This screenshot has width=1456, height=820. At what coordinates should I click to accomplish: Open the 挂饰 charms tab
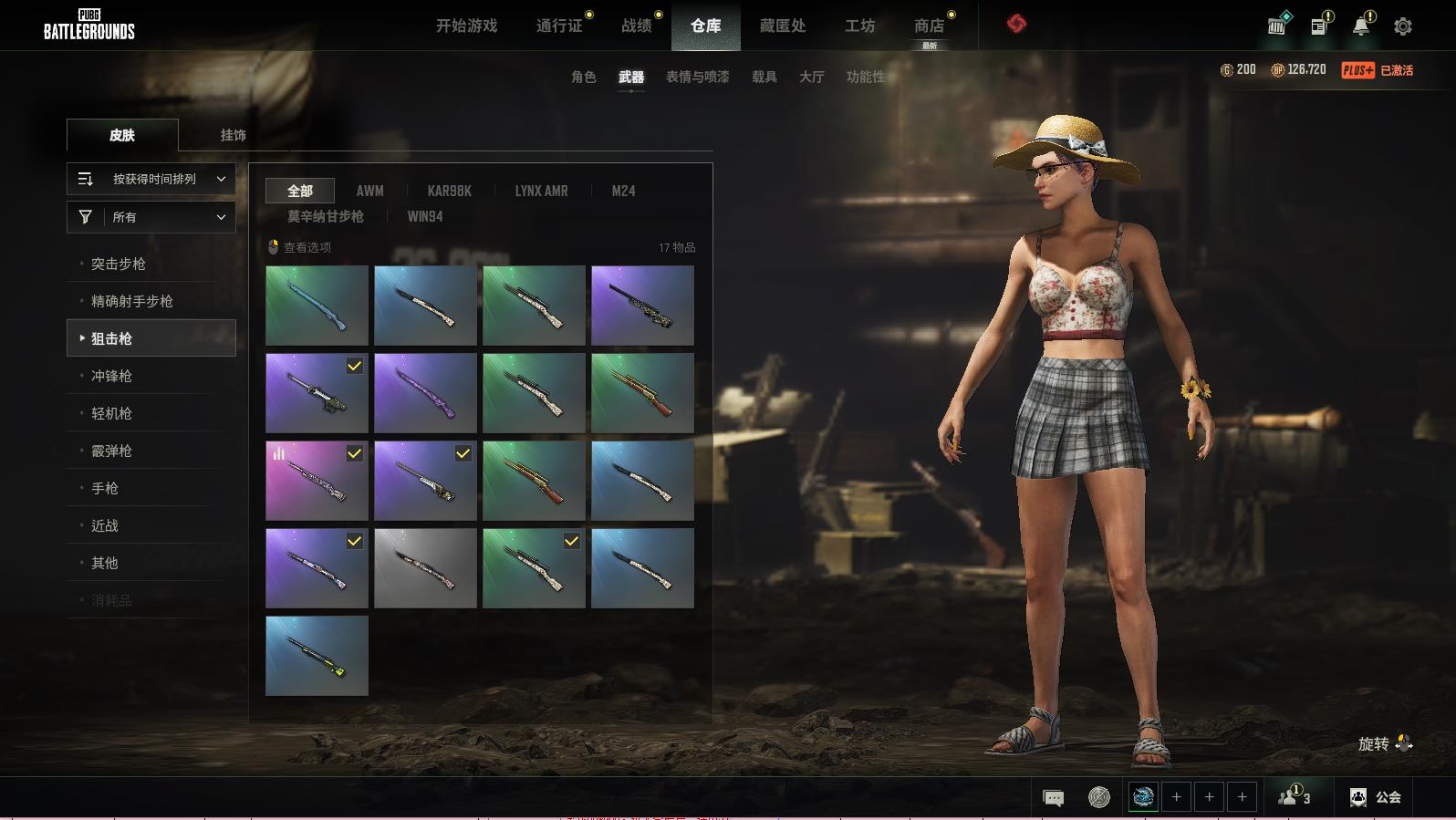tap(234, 135)
